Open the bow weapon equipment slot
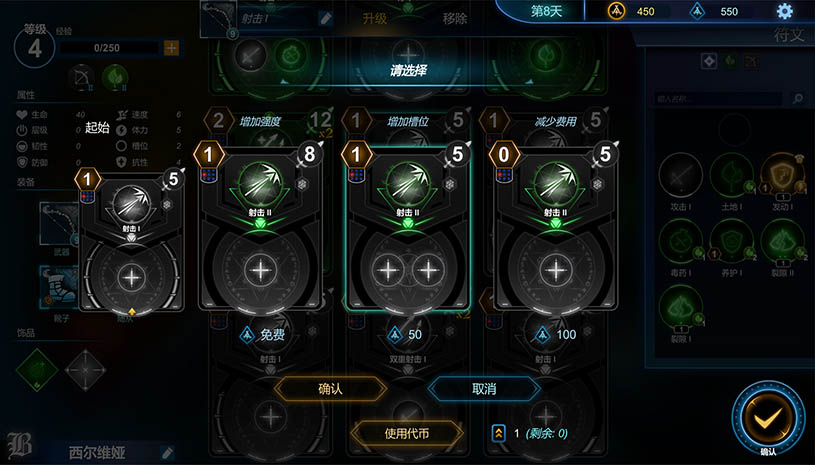The image size is (815, 465). pos(58,223)
